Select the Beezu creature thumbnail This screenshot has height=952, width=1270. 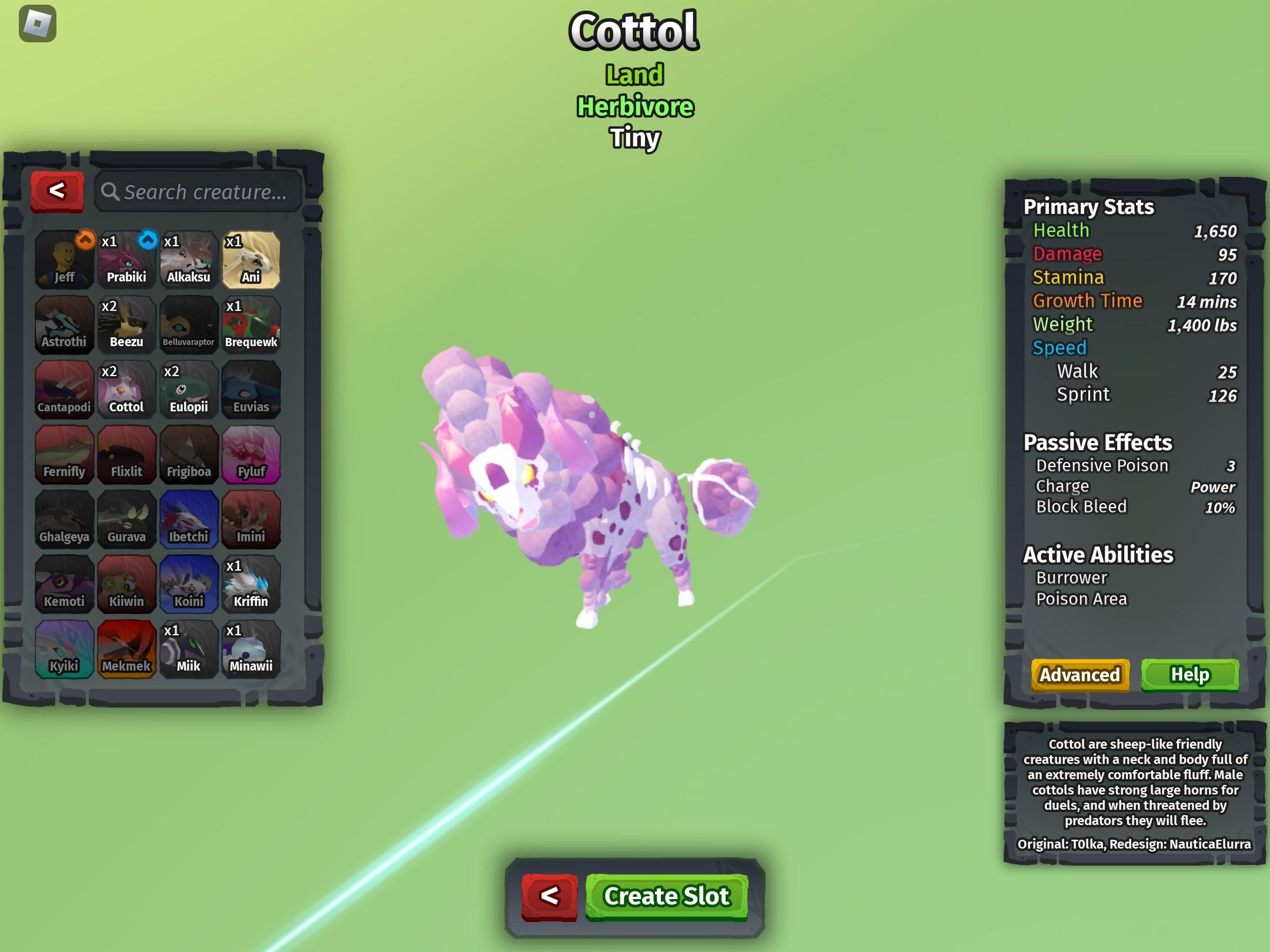tap(126, 323)
